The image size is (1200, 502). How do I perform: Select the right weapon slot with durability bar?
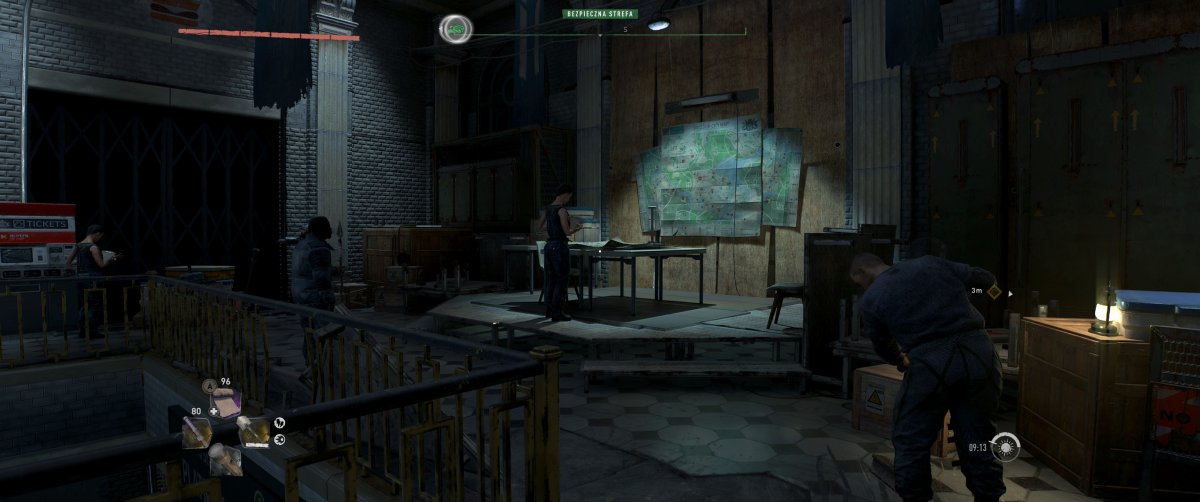click(252, 432)
